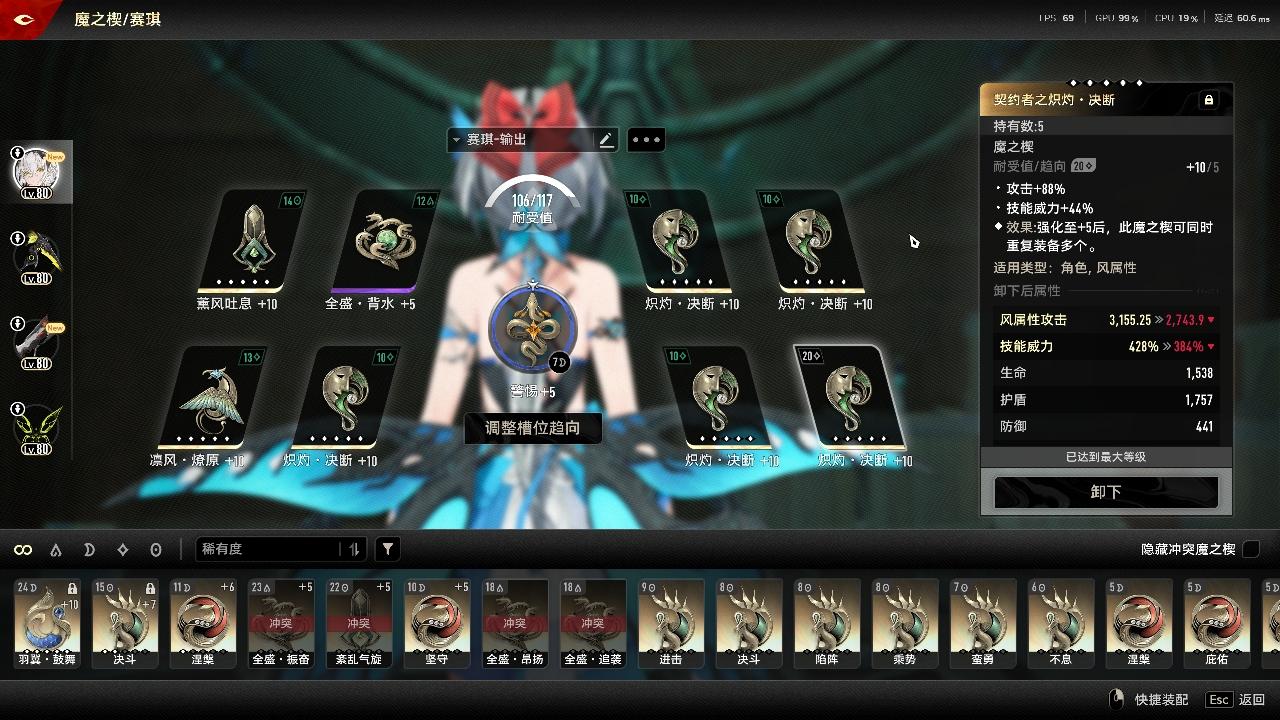Choose the 全盛·振奋 conflict card
Image resolution: width=1280 pixels, height=720 pixels.
[280, 622]
